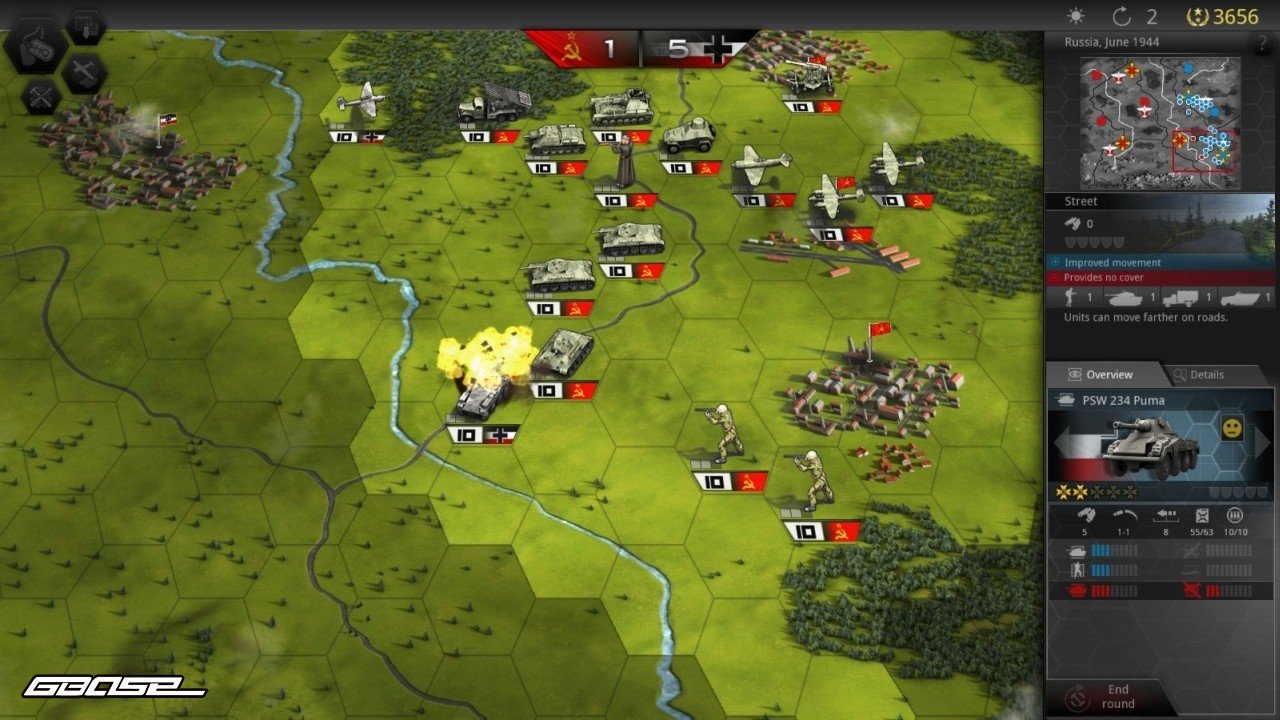This screenshot has height=720, width=1280.
Task: Click the Street terrain label
Action: click(1081, 201)
